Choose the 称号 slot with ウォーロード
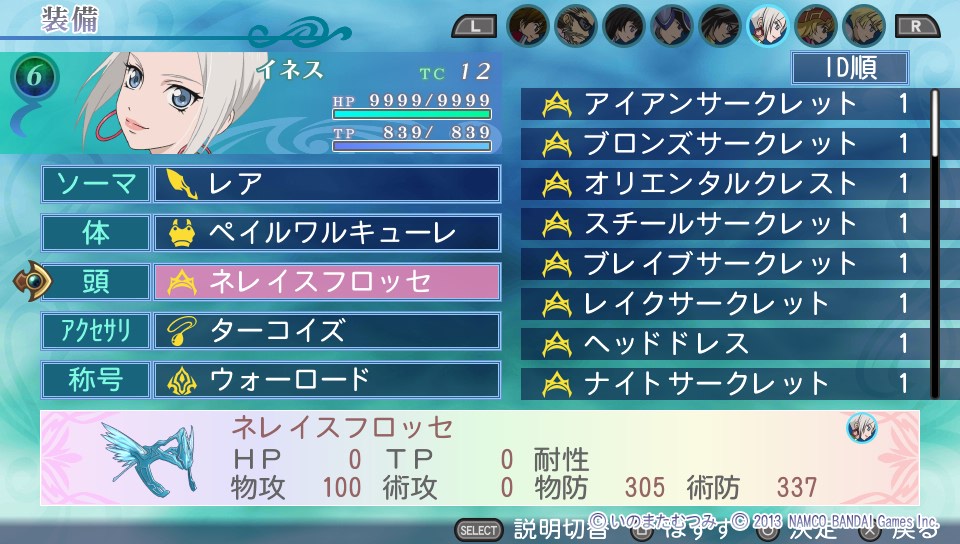 point(326,380)
